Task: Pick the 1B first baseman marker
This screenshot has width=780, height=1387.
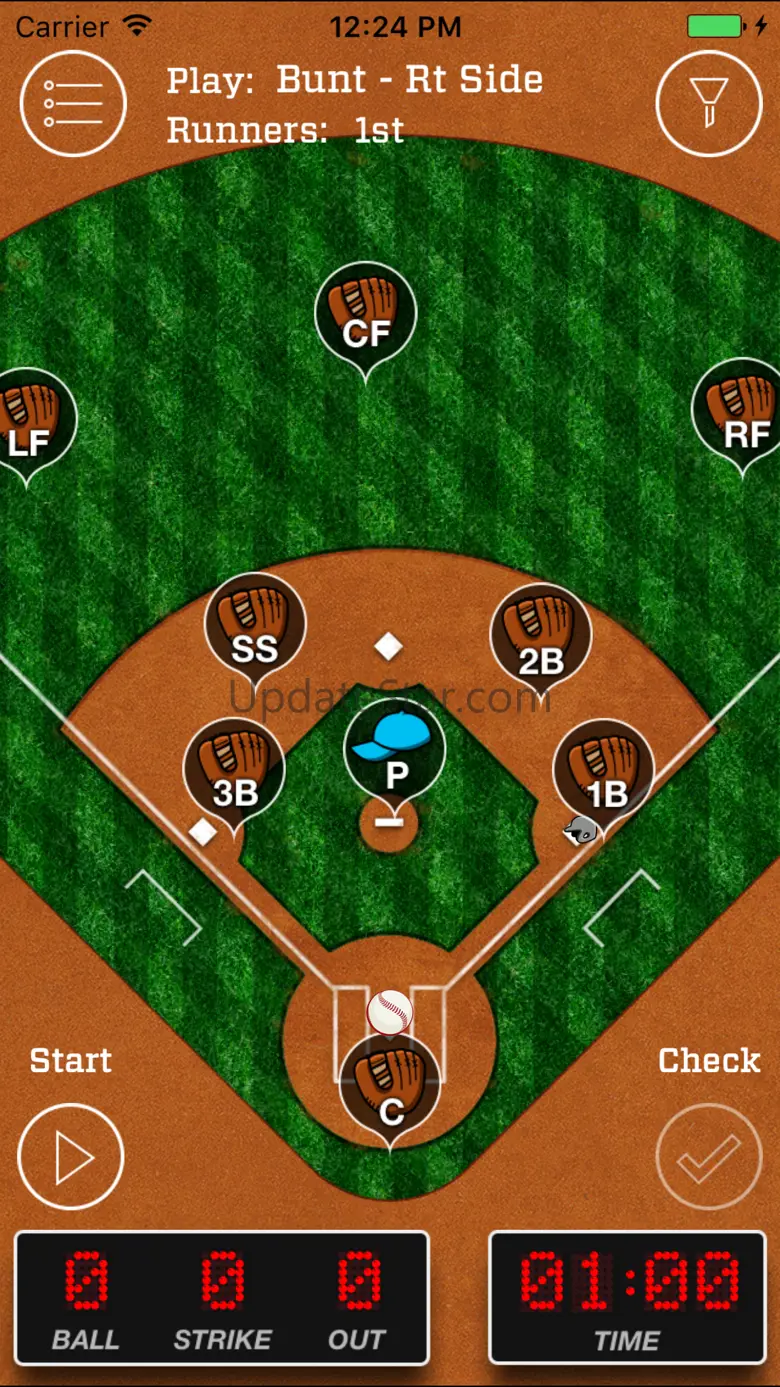Action: tap(604, 770)
